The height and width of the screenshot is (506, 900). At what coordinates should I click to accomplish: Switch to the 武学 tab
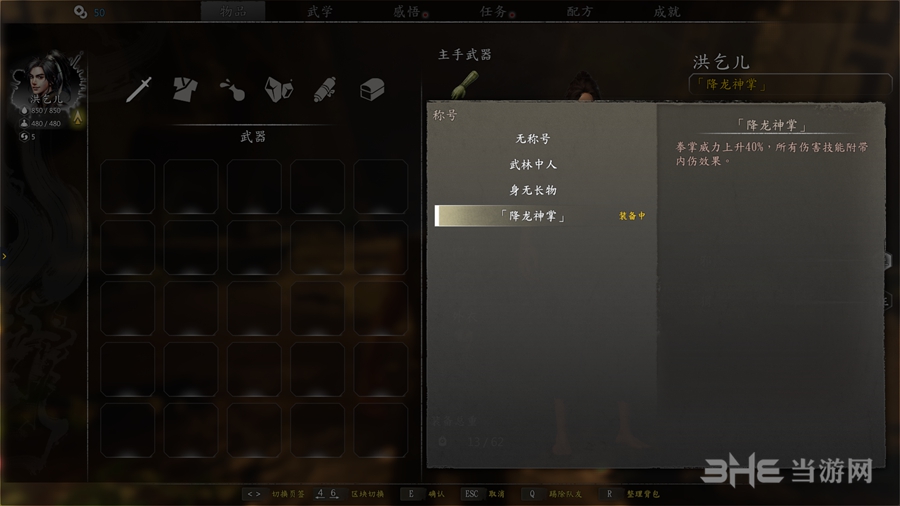(x=320, y=12)
